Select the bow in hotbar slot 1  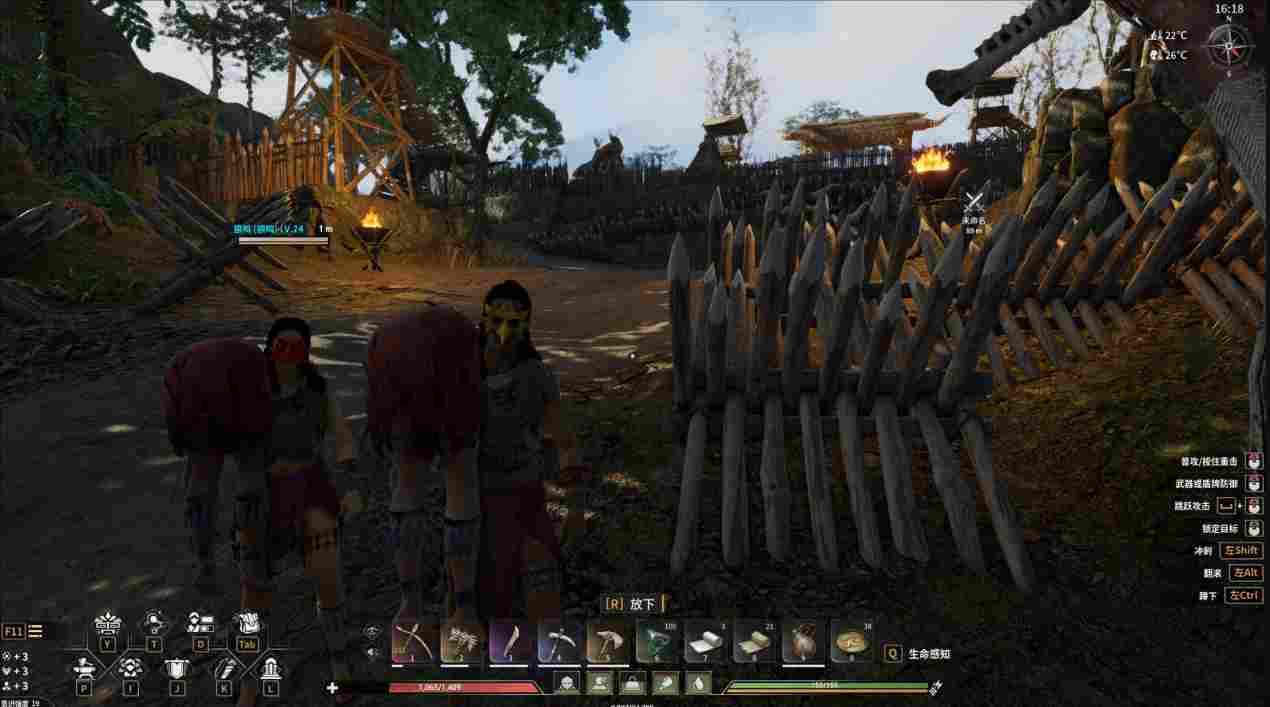tap(414, 641)
